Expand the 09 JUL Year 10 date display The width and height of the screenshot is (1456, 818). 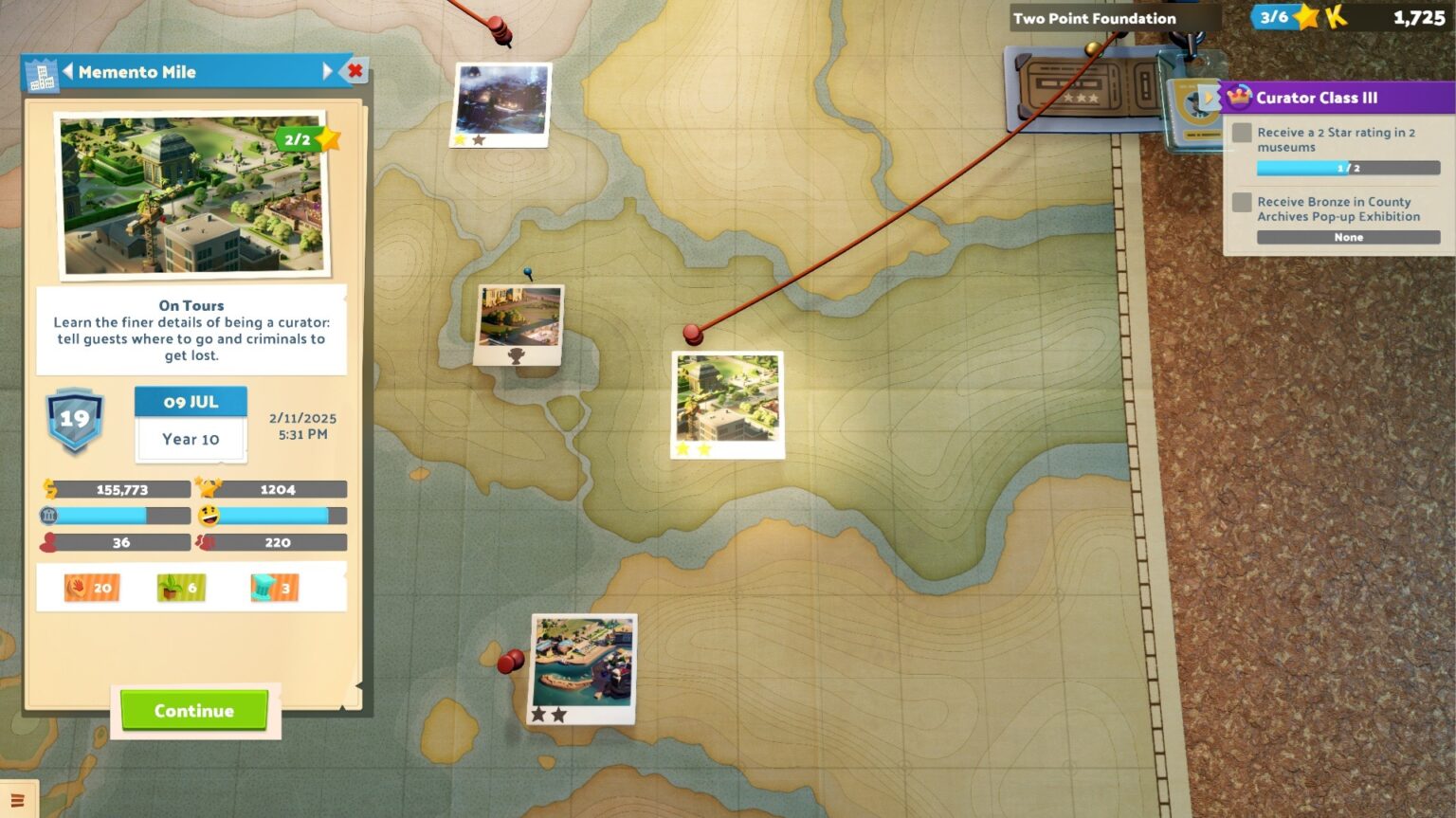(x=191, y=420)
